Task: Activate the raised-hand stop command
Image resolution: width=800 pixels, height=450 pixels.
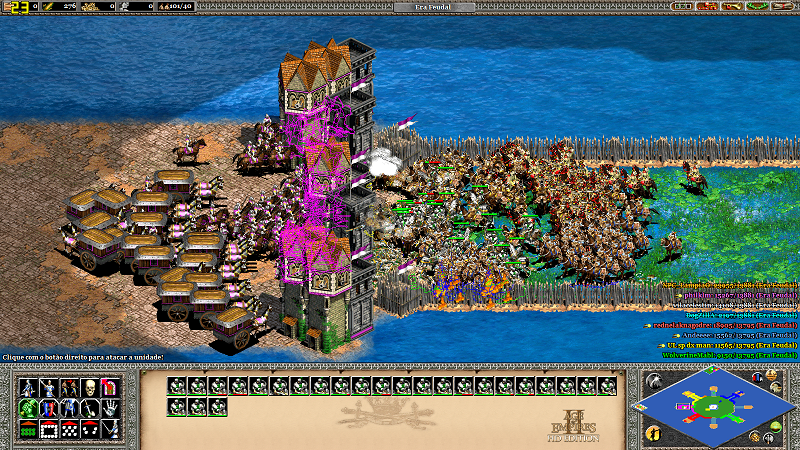Action: click(111, 408)
